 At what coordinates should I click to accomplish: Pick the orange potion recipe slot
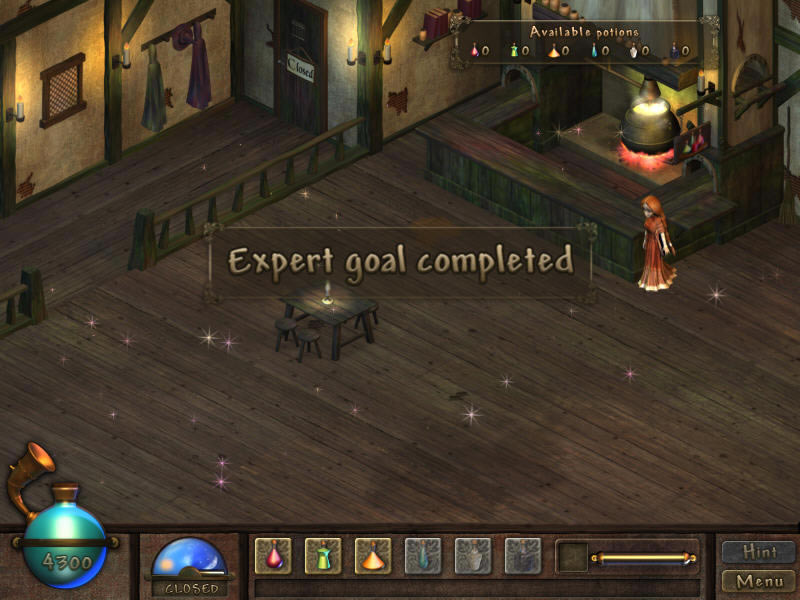373,556
